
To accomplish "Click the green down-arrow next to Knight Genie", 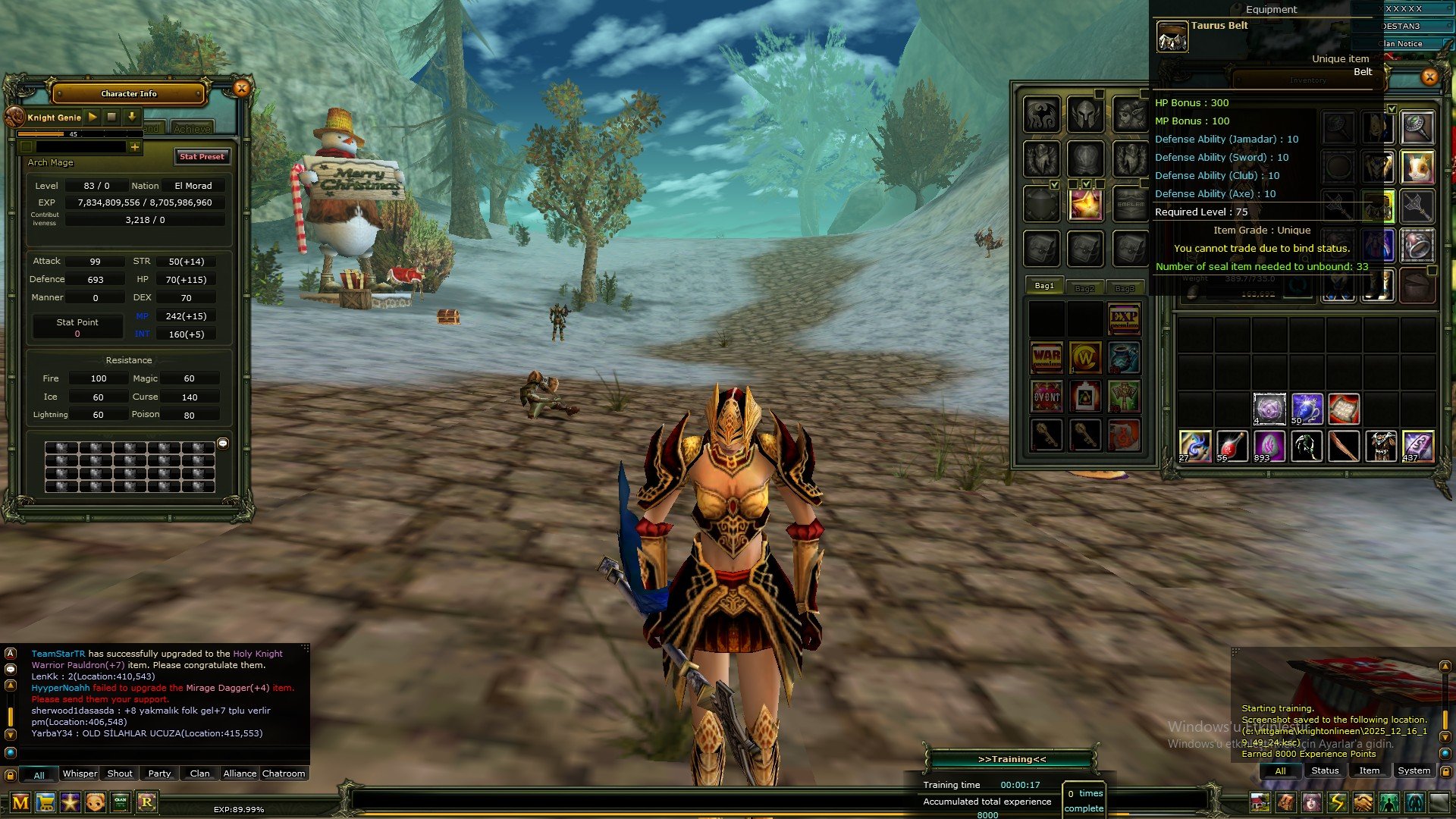I will tap(130, 117).
